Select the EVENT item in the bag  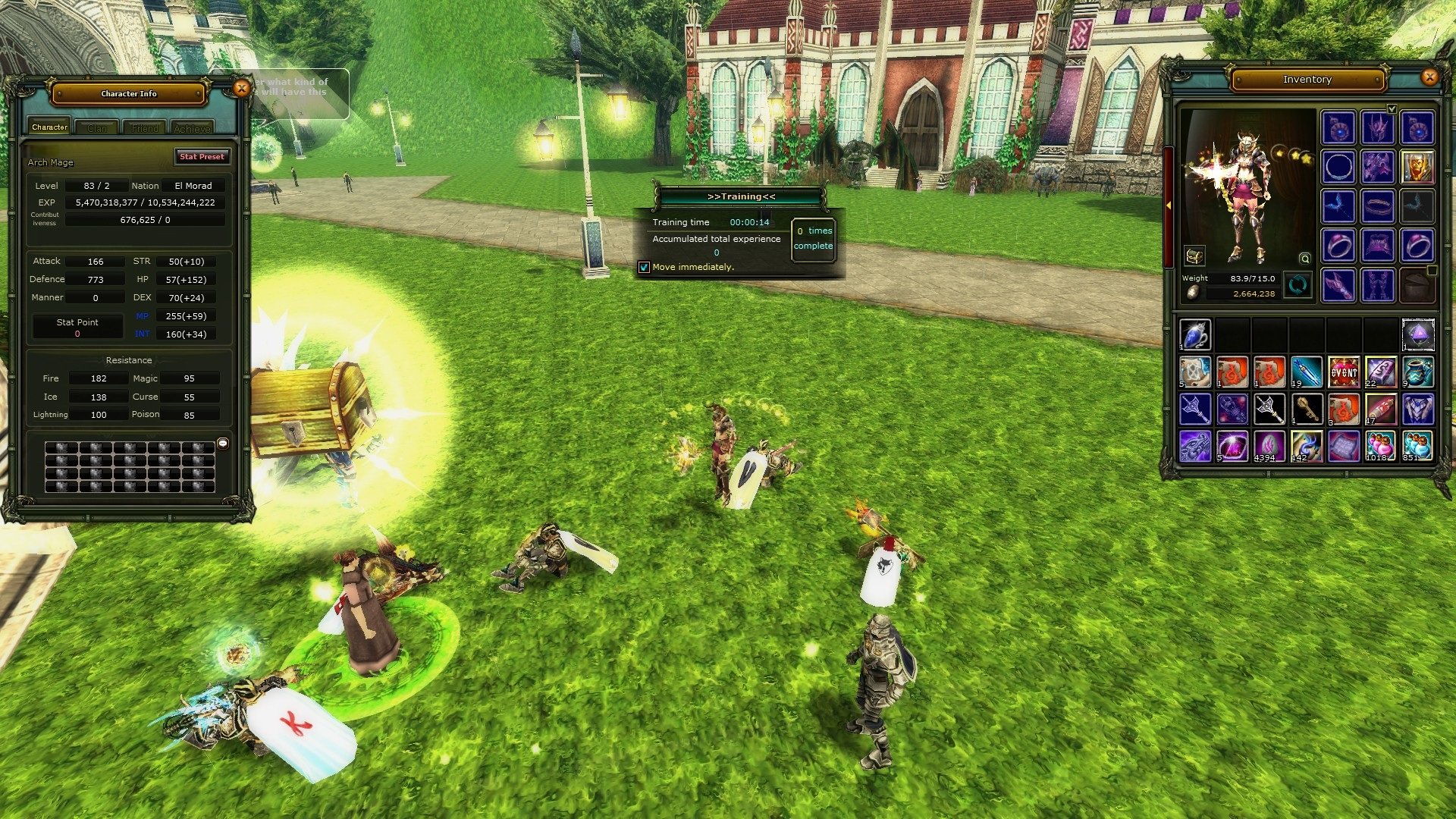(1343, 372)
